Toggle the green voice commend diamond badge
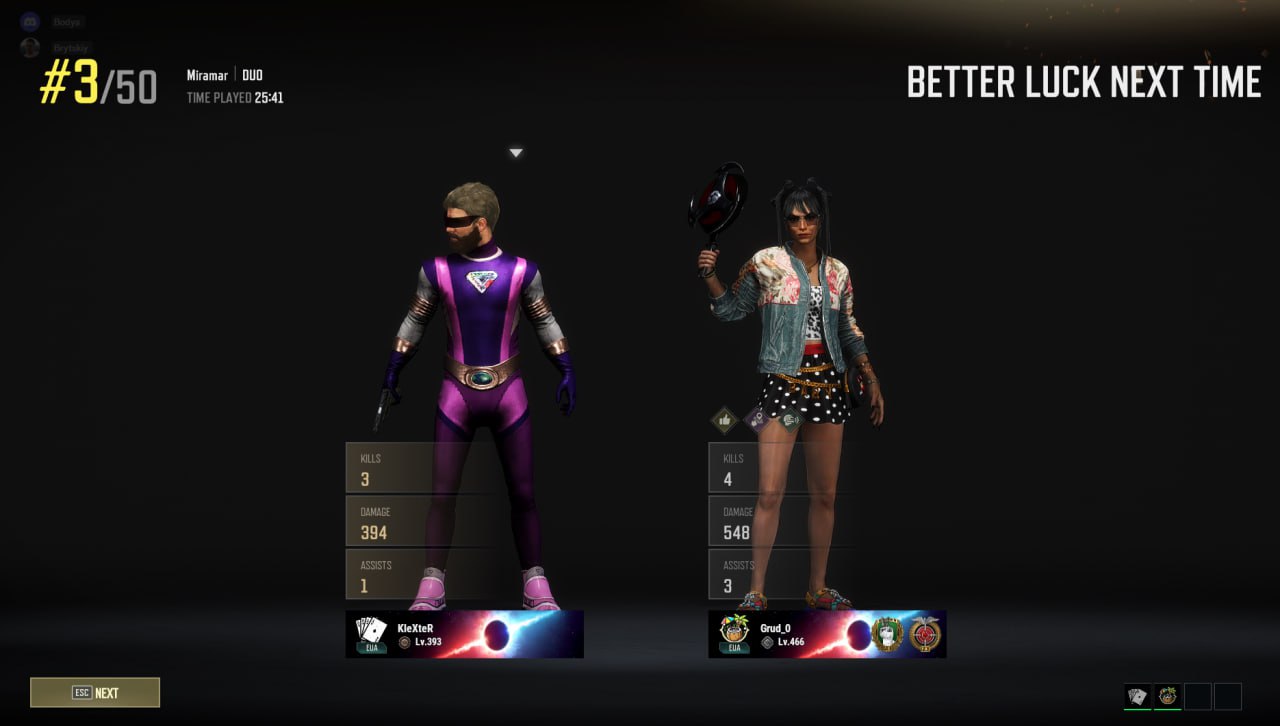1280x726 pixels. [x=791, y=420]
